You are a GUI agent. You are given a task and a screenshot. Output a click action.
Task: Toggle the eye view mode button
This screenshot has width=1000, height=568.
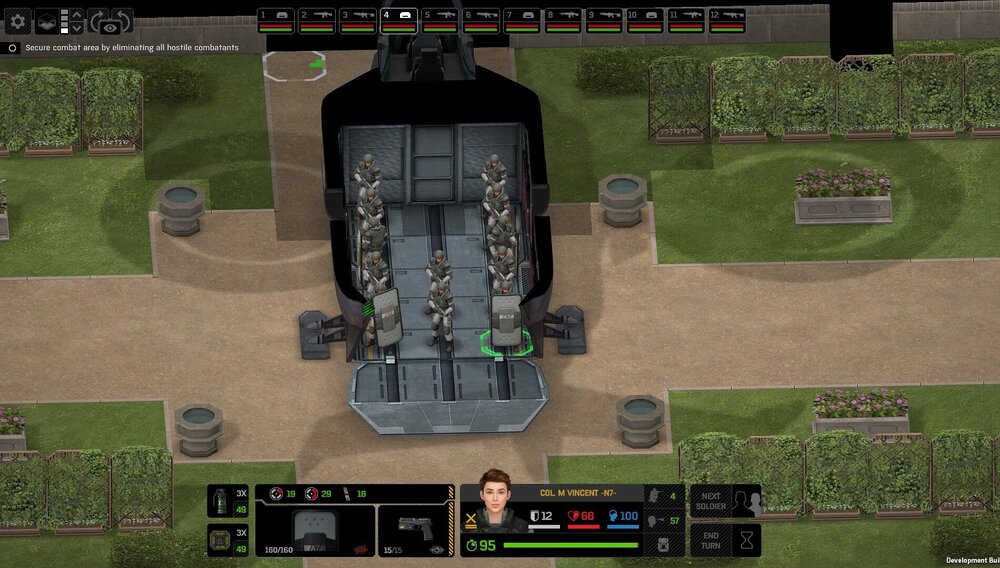click(x=110, y=28)
